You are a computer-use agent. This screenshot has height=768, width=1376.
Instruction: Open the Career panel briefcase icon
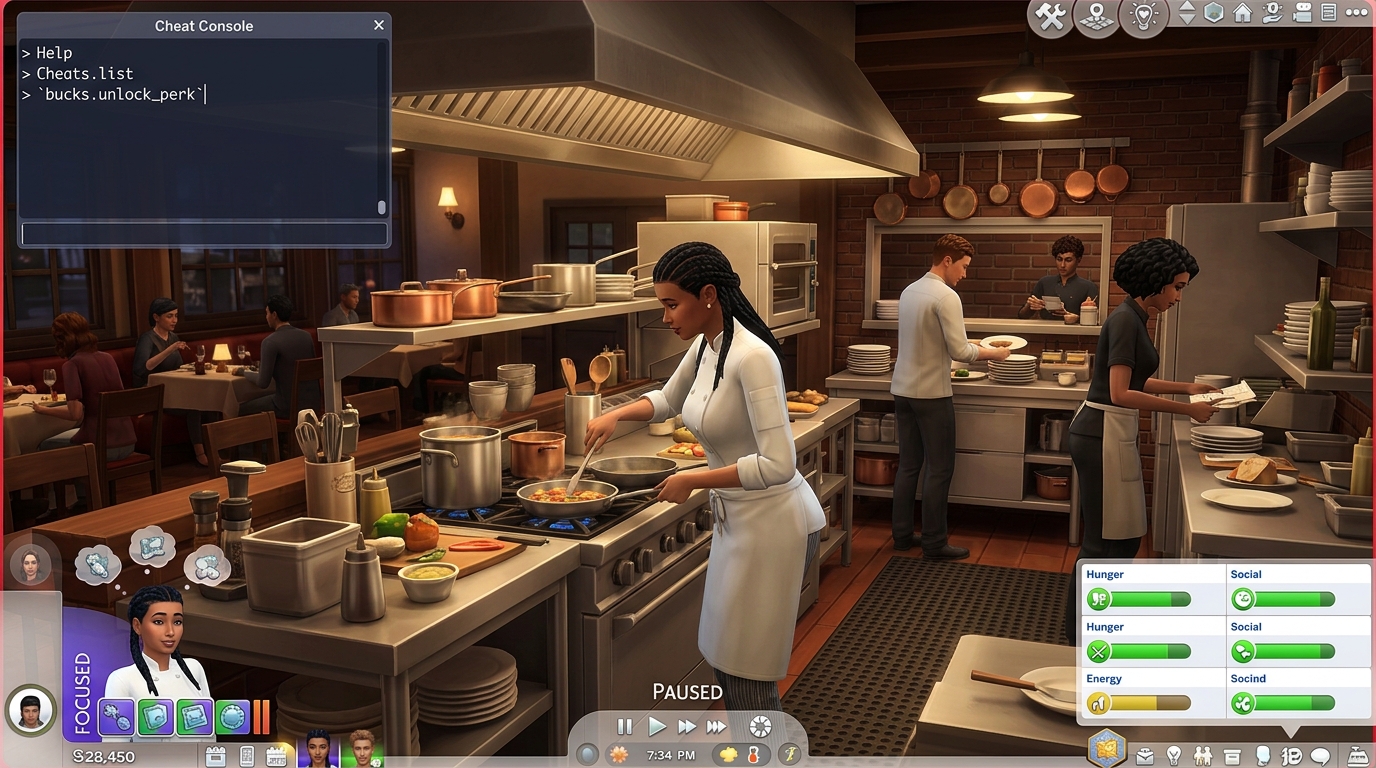pos(1143,757)
